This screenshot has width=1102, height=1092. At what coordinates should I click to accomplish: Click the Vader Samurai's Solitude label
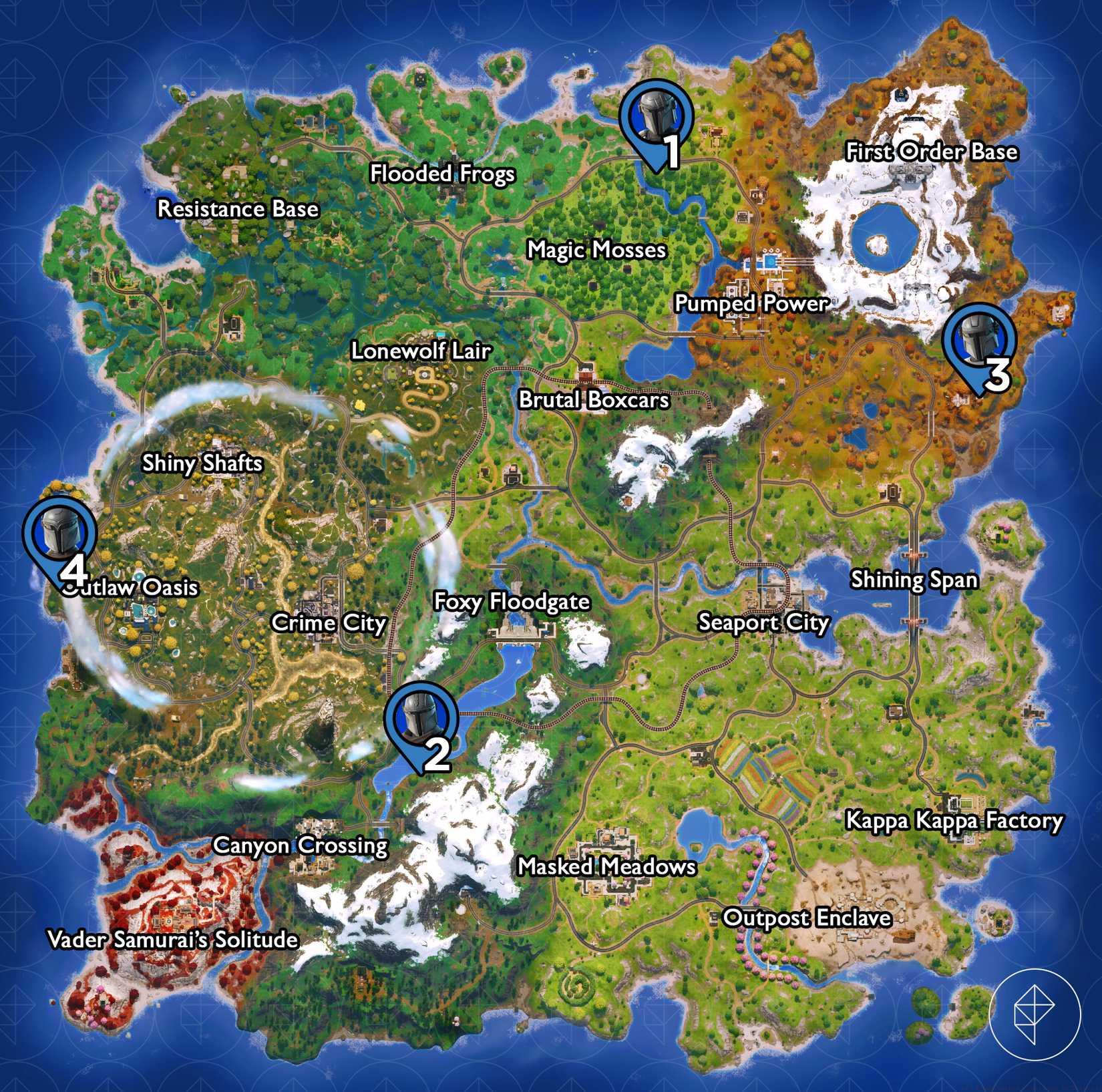174,941
